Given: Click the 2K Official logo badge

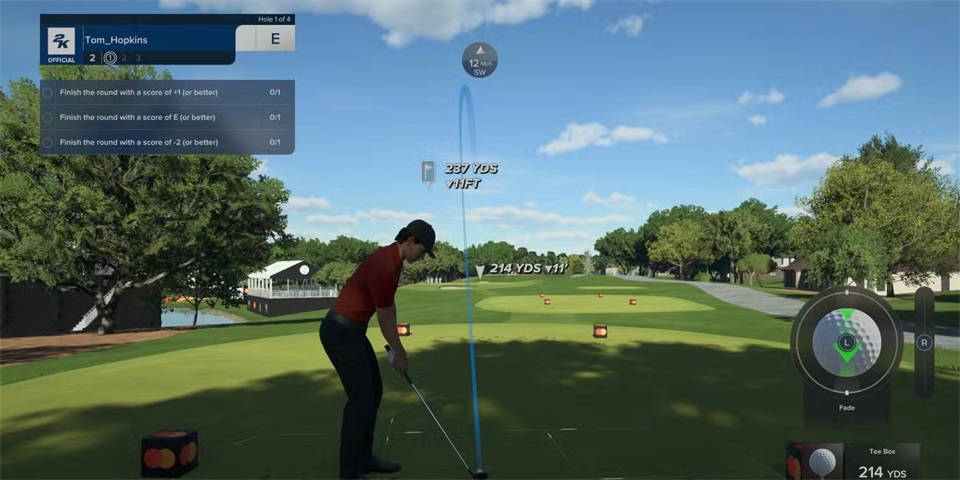Looking at the screenshot, I should (61, 43).
